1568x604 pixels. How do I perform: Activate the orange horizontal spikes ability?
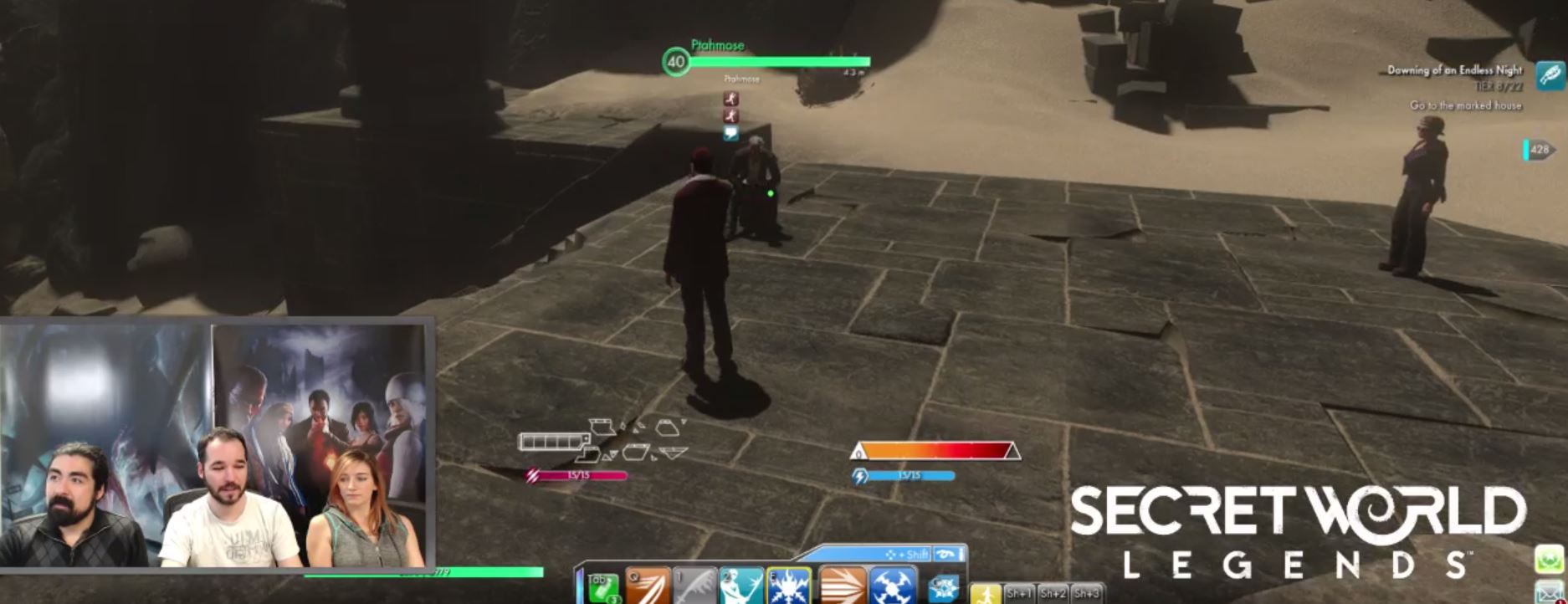click(842, 586)
